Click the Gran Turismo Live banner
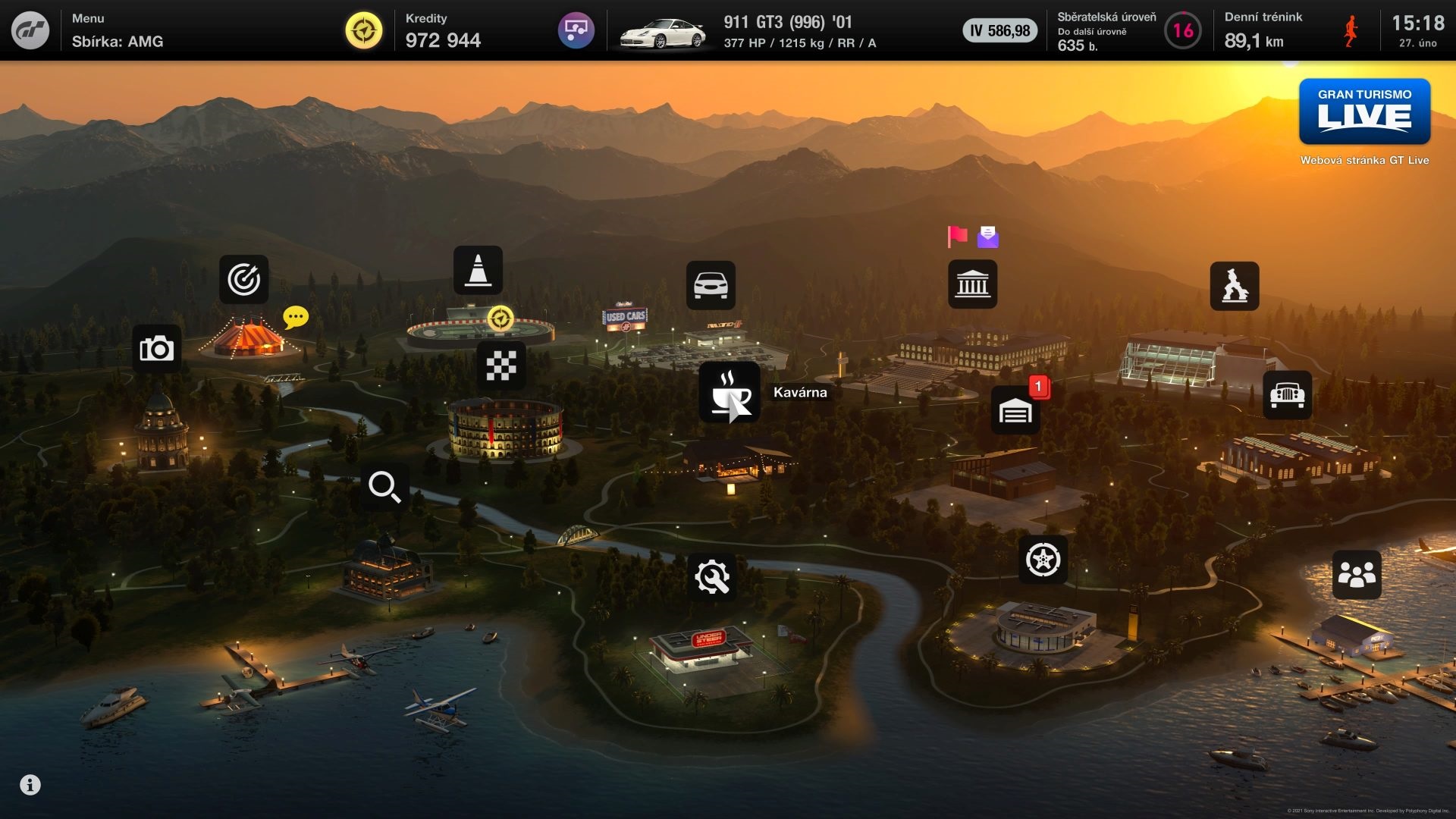The width and height of the screenshot is (1456, 819). (1364, 111)
